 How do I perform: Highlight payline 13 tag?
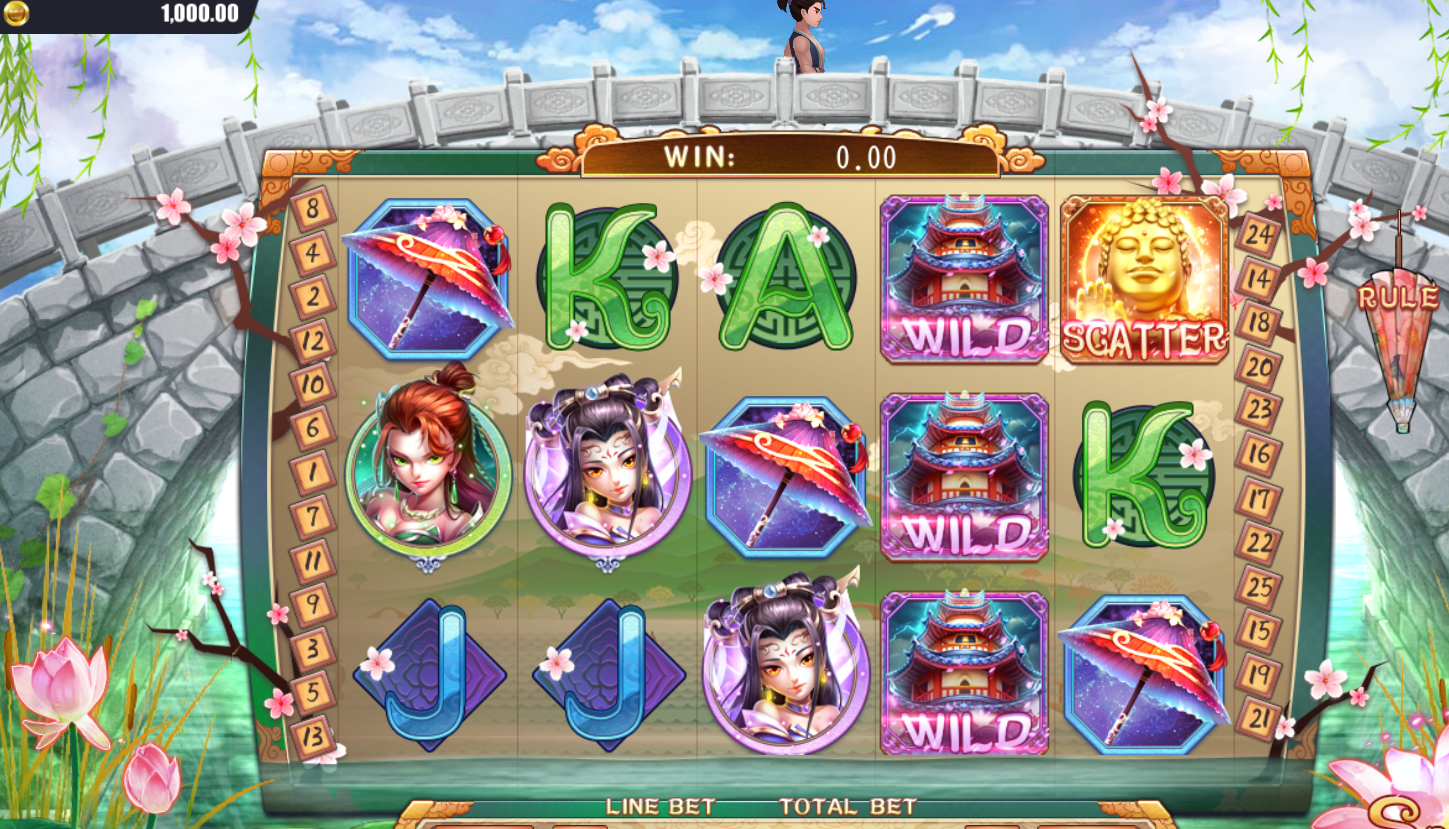point(311,735)
